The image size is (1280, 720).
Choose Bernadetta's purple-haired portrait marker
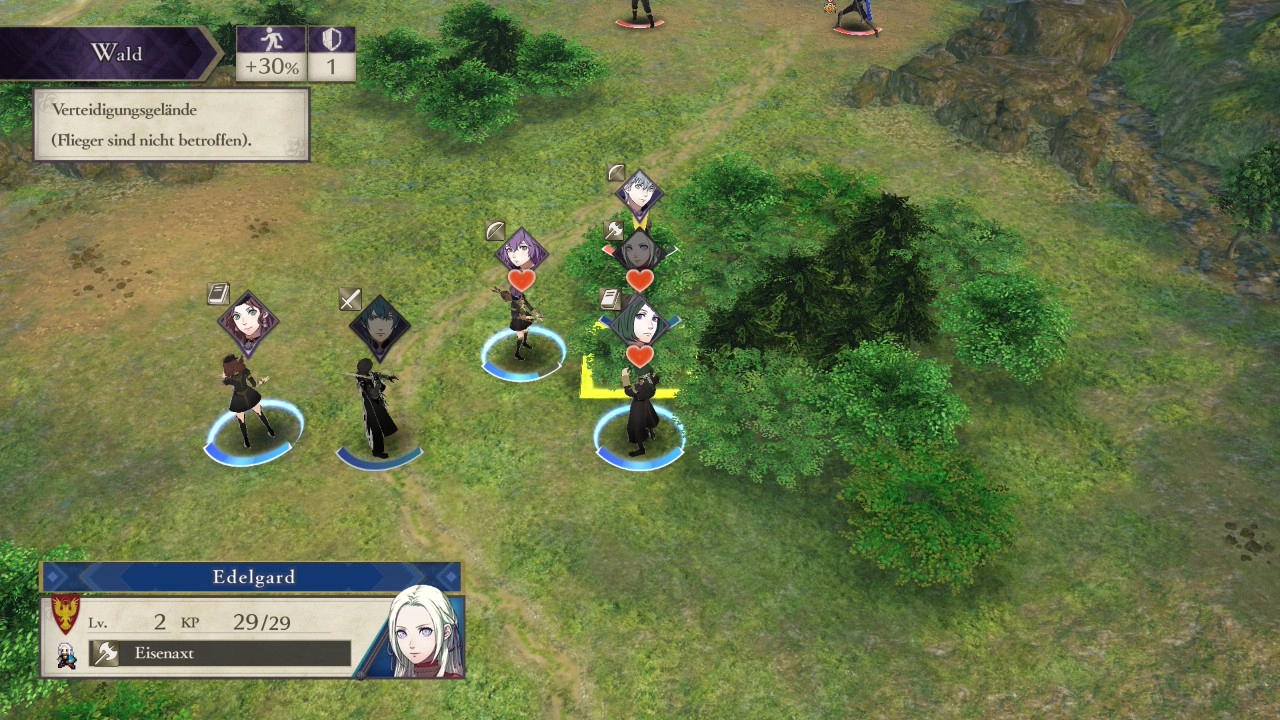point(521,250)
